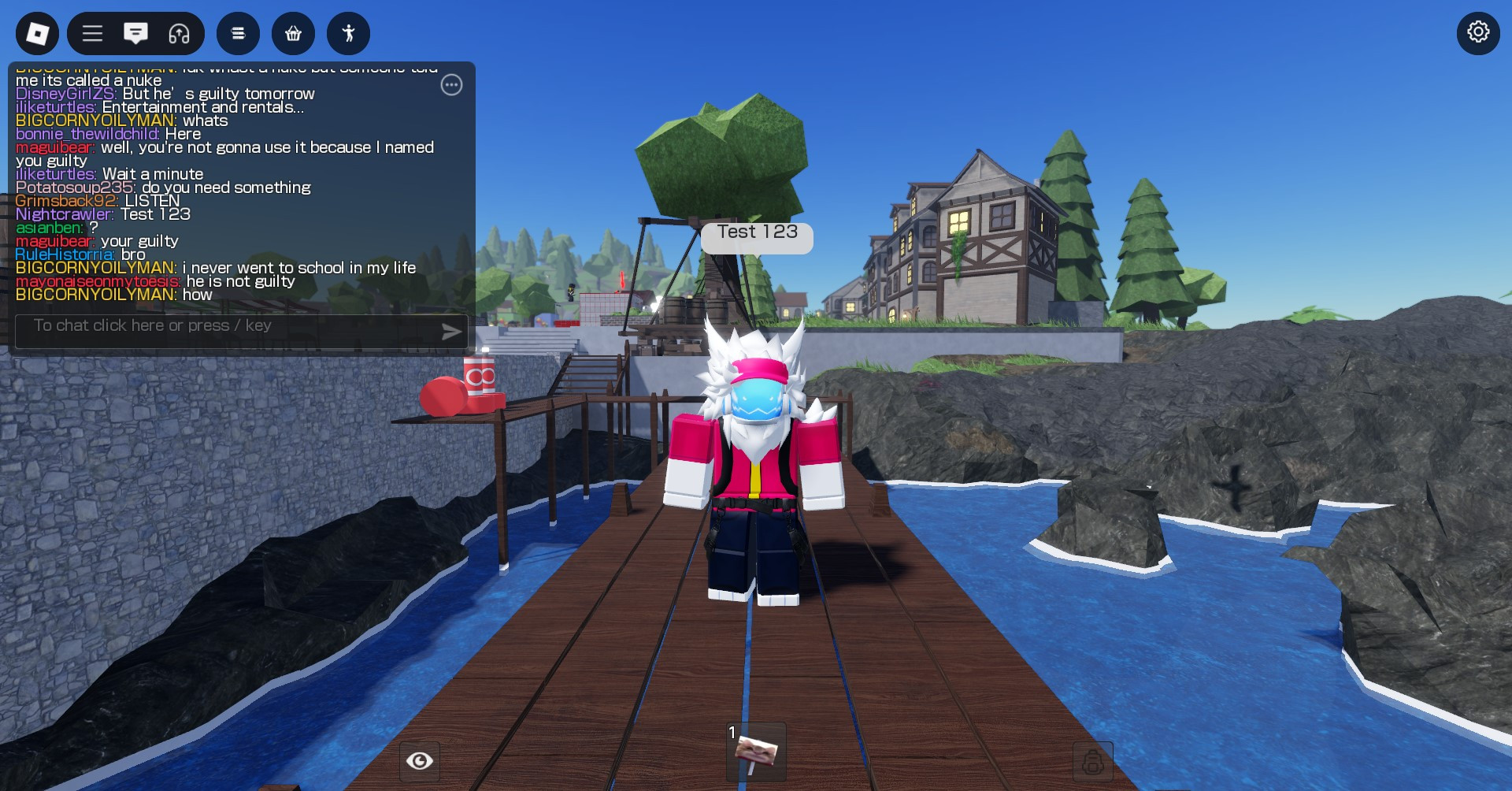The width and height of the screenshot is (1512, 791).
Task: Toggle the hamburger navigation menu
Action: (x=92, y=33)
